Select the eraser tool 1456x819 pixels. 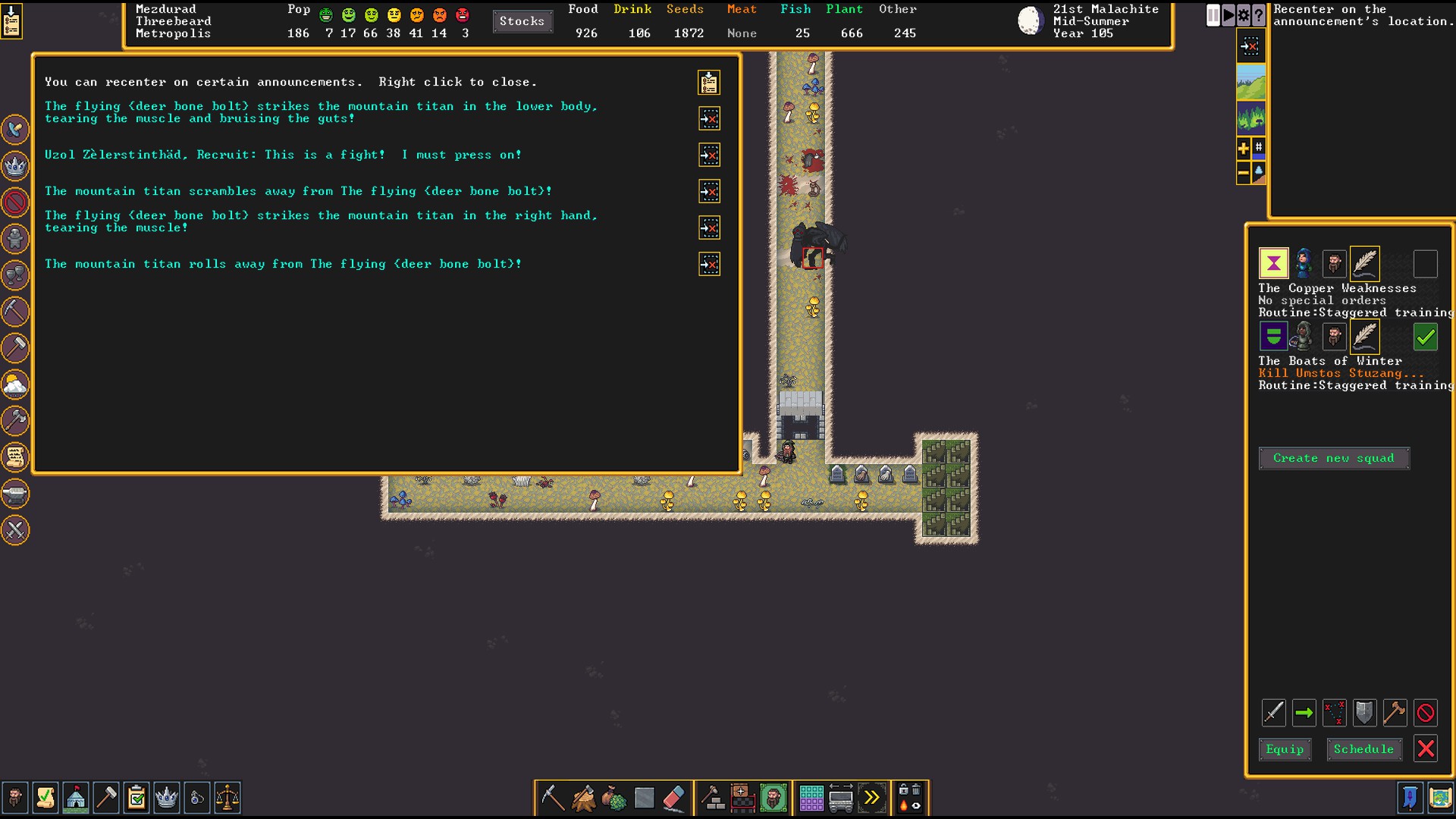pyautogui.click(x=673, y=798)
